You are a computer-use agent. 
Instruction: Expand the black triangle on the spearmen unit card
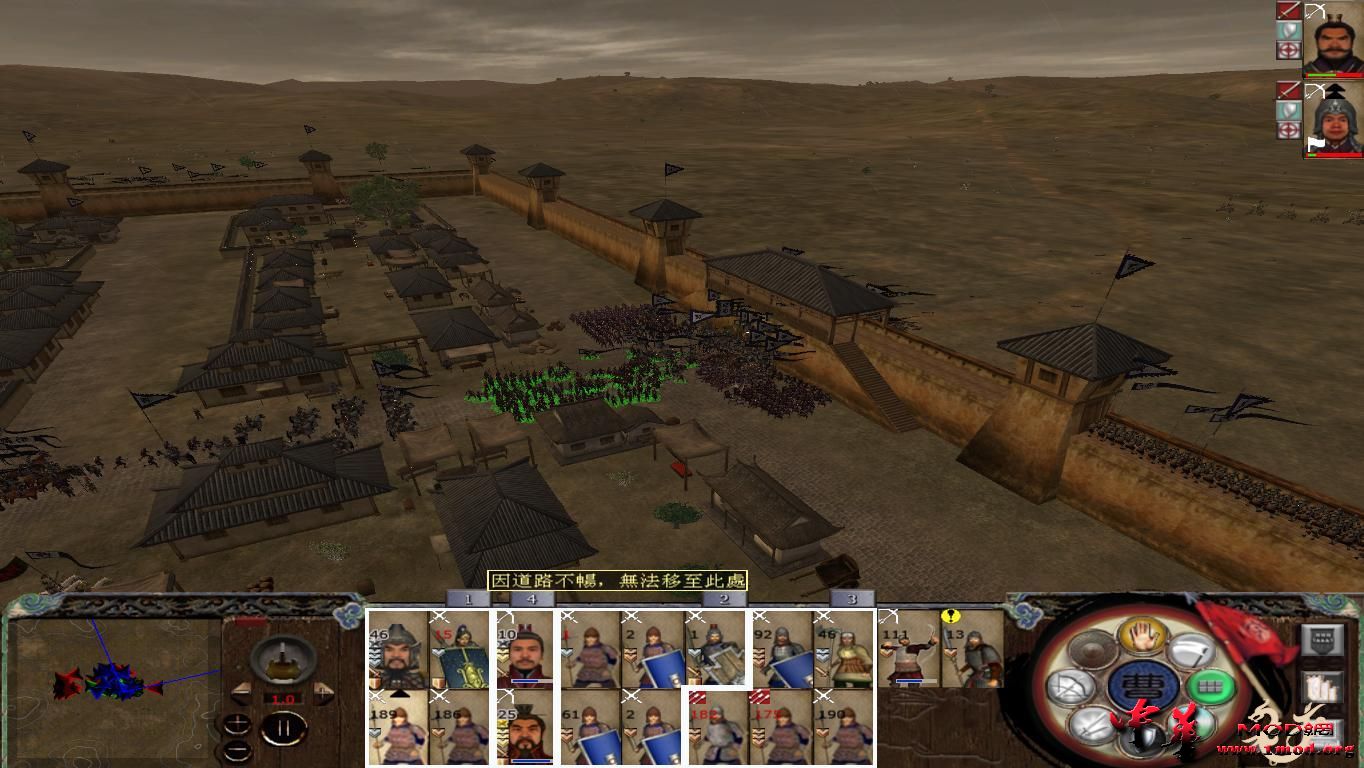coord(400,695)
